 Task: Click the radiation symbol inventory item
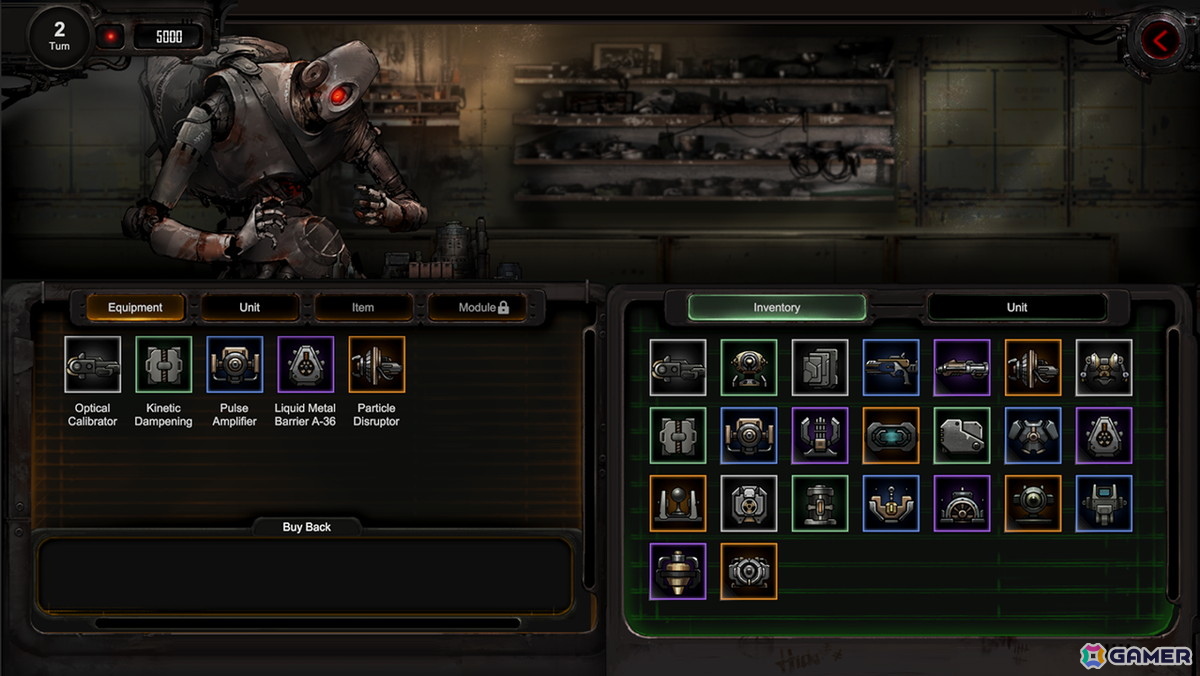coord(749,503)
